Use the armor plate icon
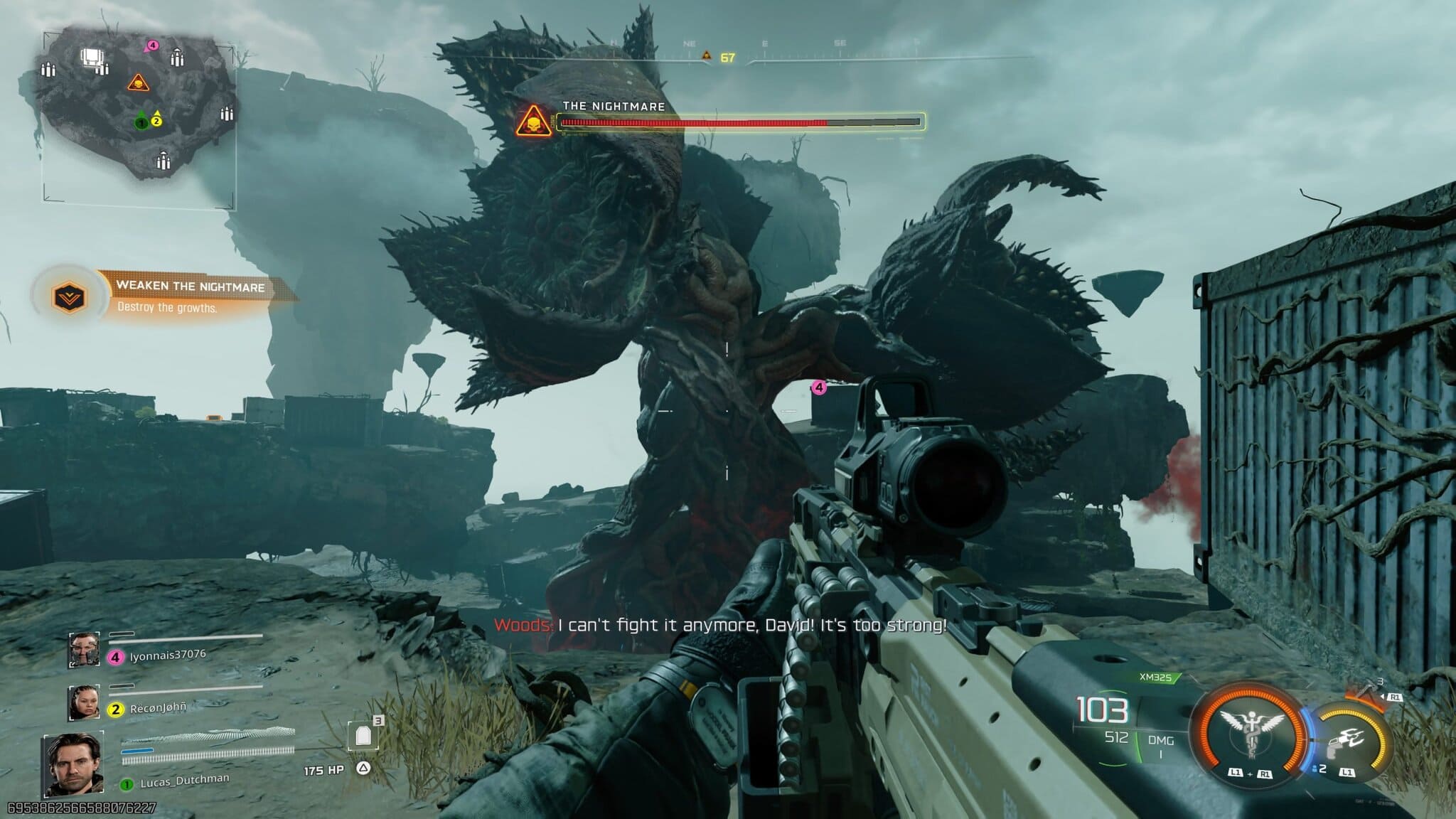Image resolution: width=1456 pixels, height=819 pixels. point(363,737)
